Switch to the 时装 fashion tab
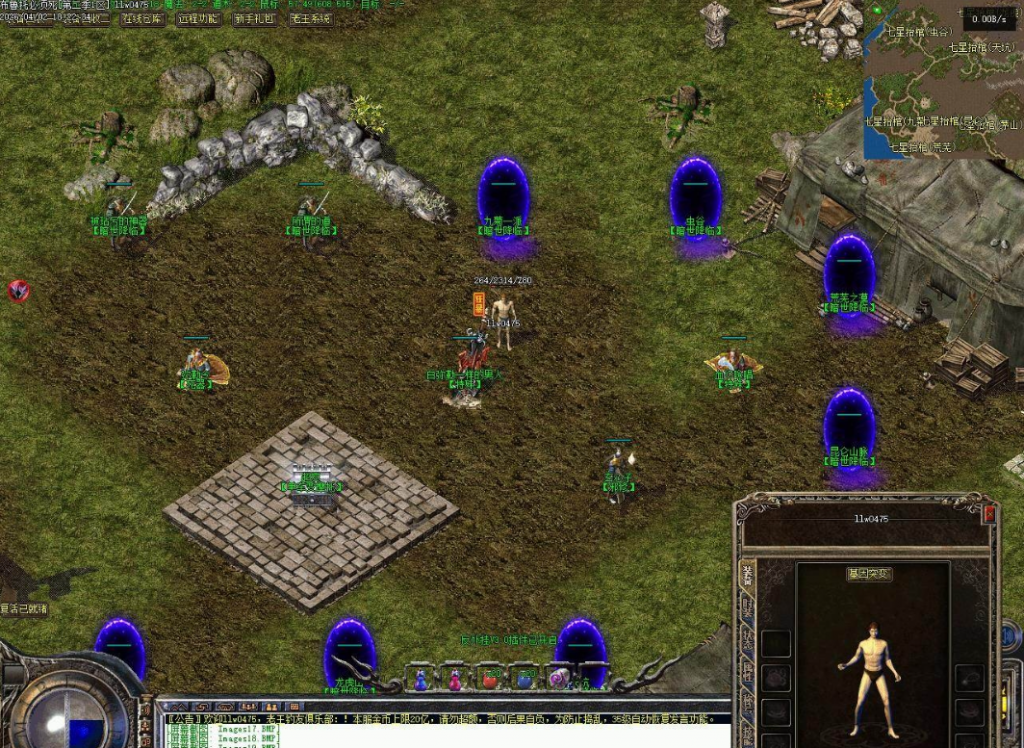 point(747,607)
